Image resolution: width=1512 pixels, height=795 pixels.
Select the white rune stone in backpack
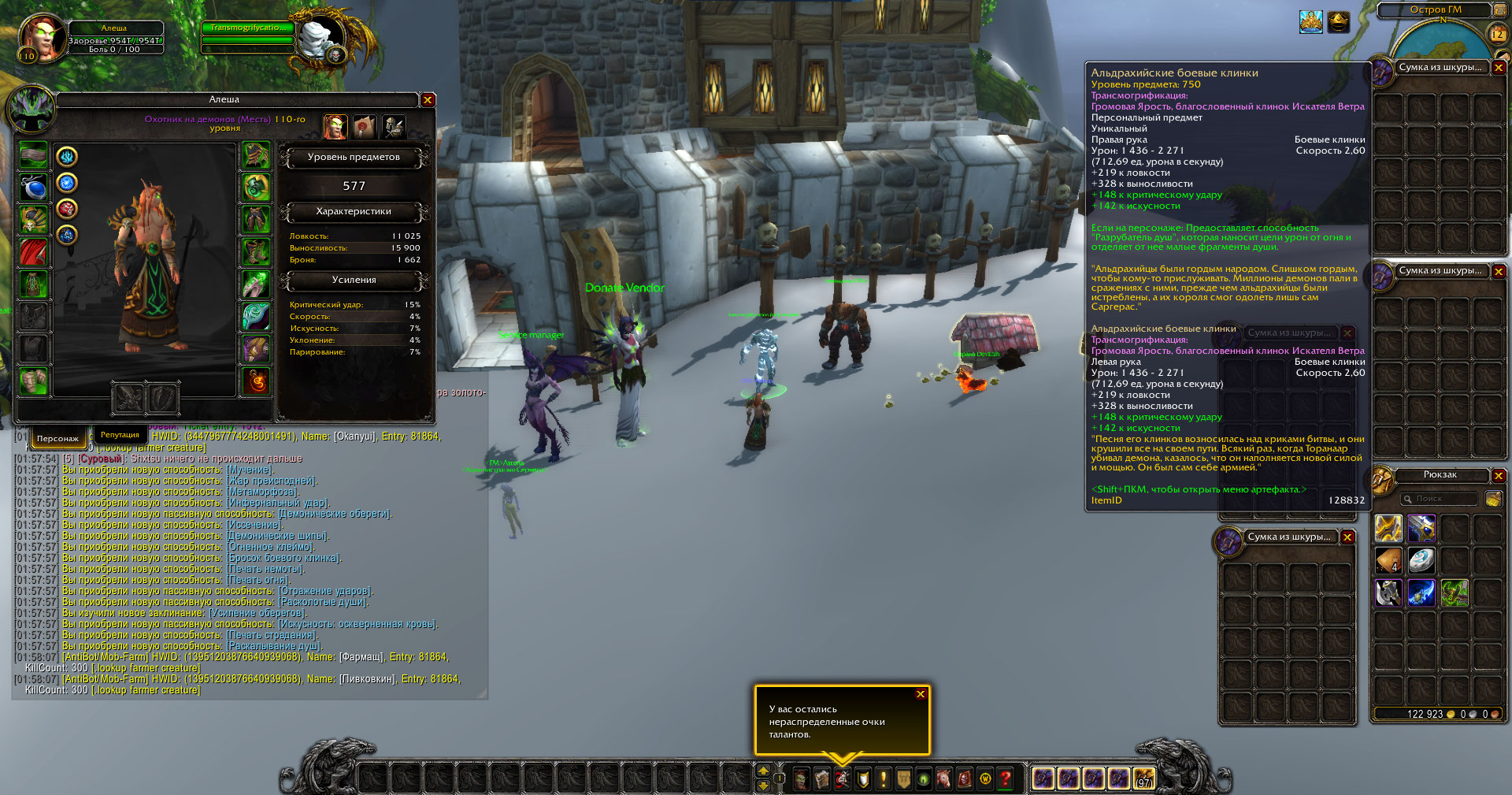(1421, 560)
